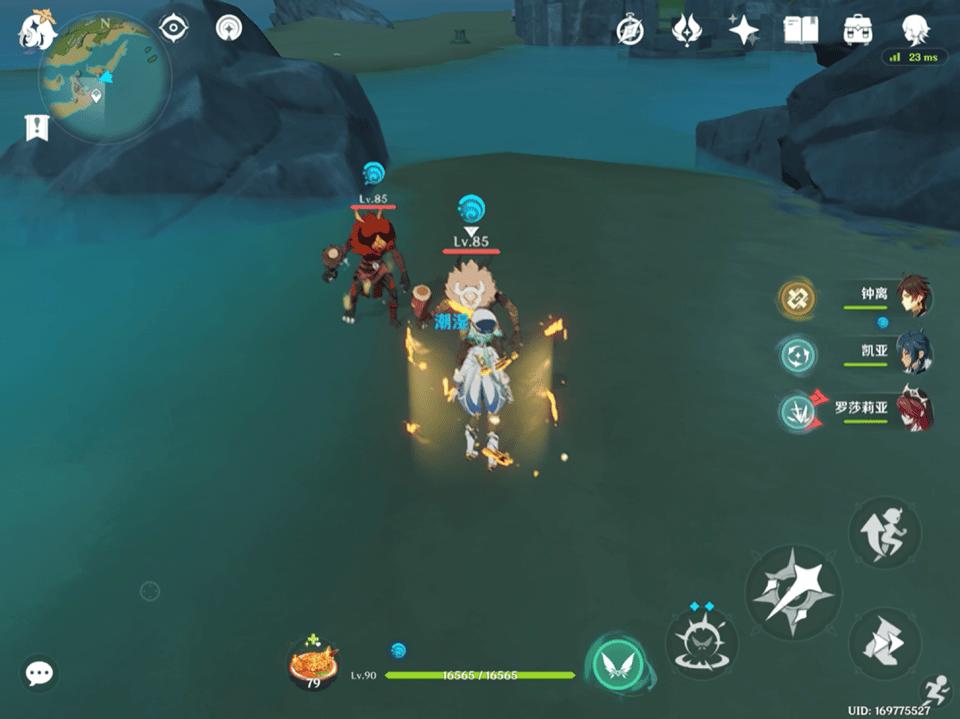Switch to party member 钟离
The height and width of the screenshot is (719, 960).
[912, 296]
